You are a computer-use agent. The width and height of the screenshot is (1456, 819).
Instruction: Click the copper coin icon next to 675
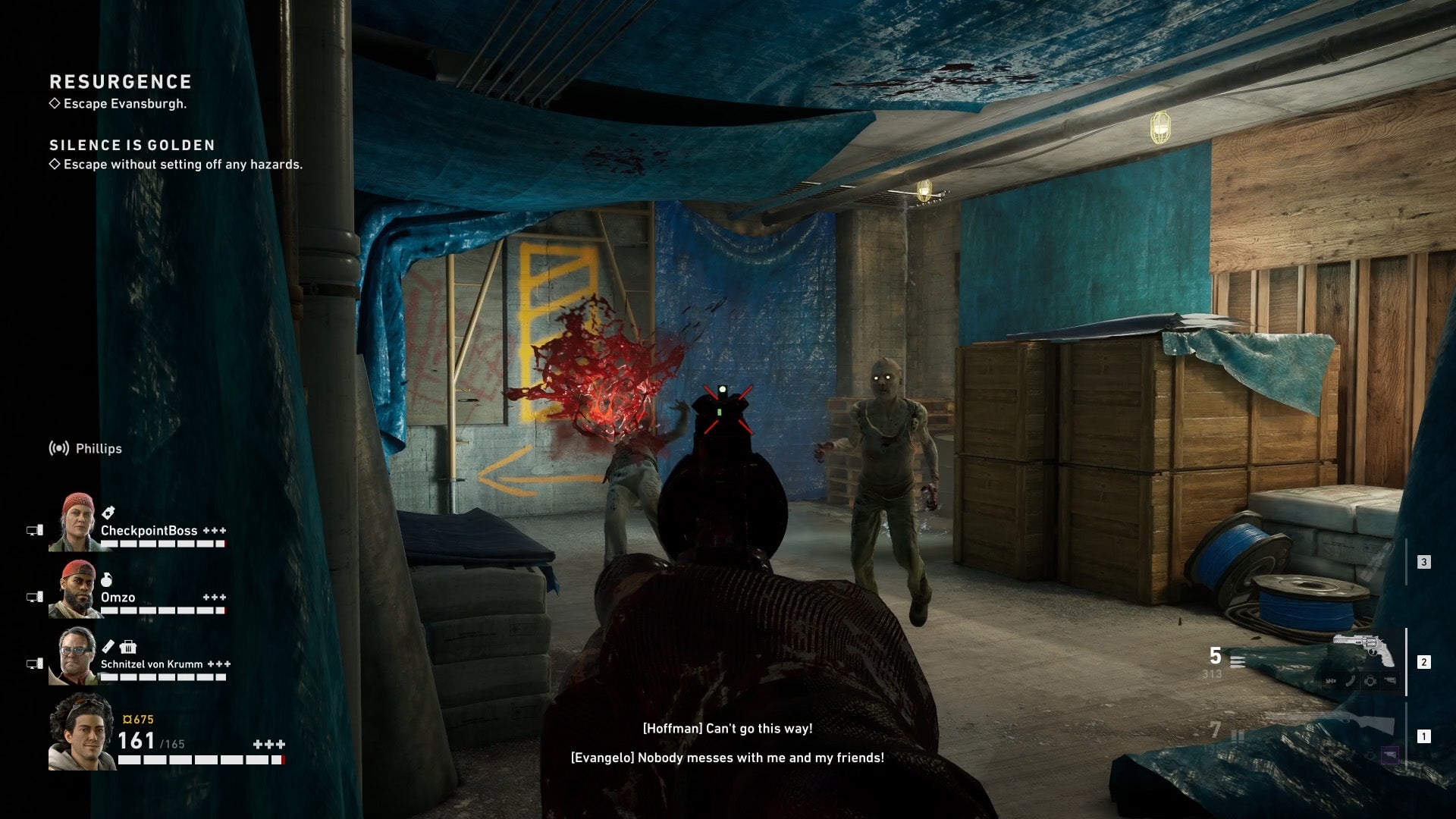click(x=129, y=719)
